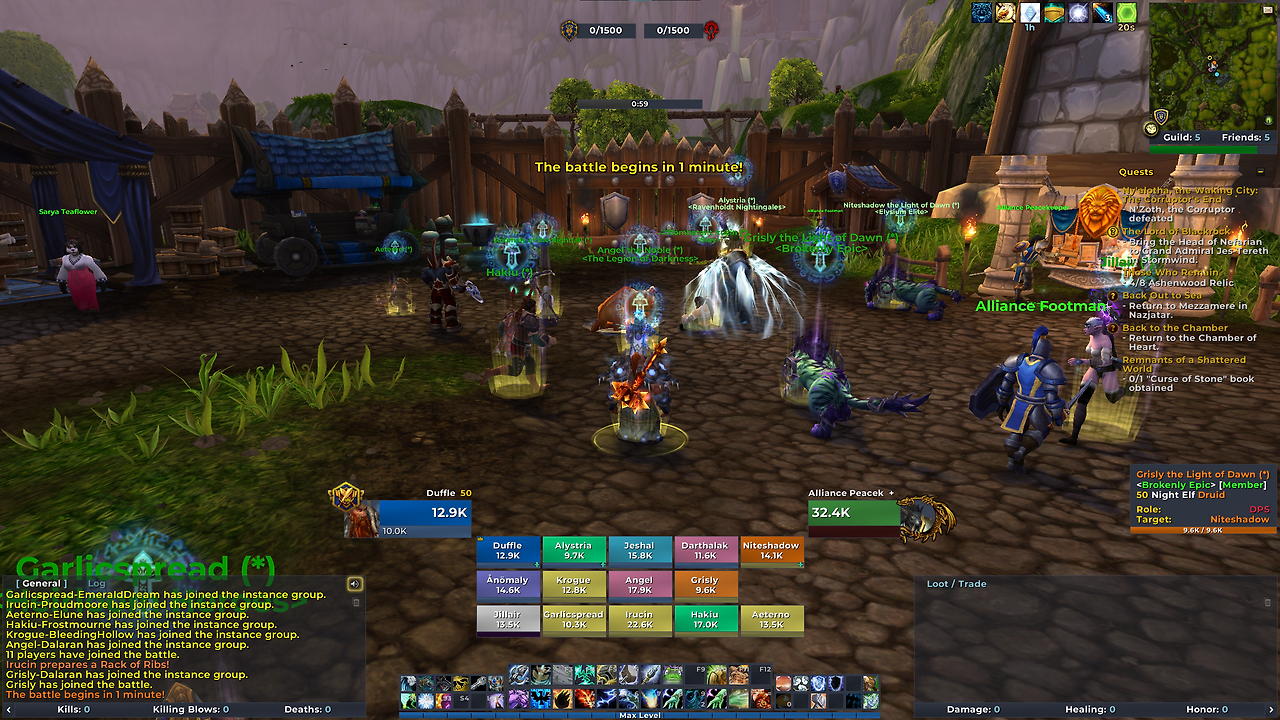Viewport: 1280px width, 720px height.
Task: Open the Log chat tab
Action: coord(96,583)
